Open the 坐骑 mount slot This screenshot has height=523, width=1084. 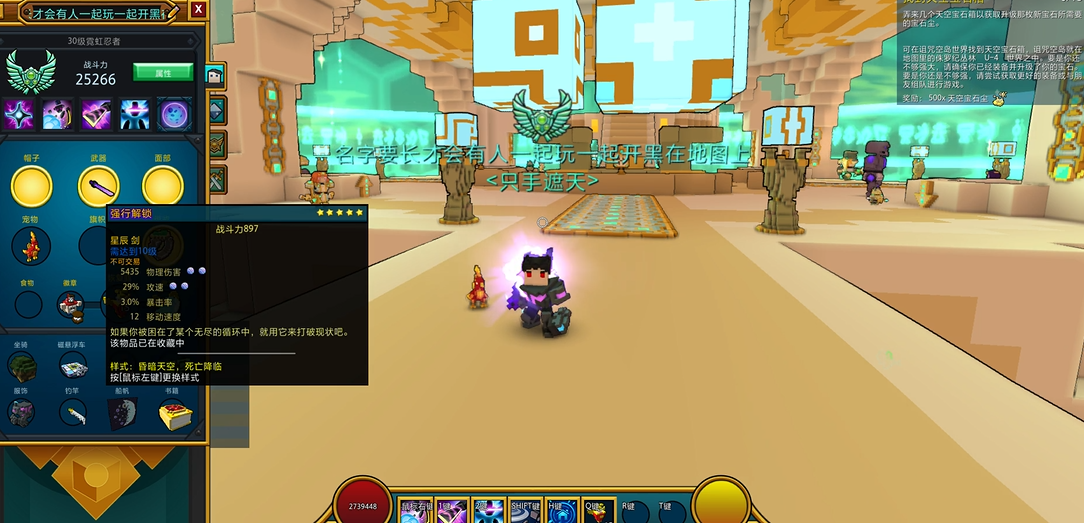22,366
